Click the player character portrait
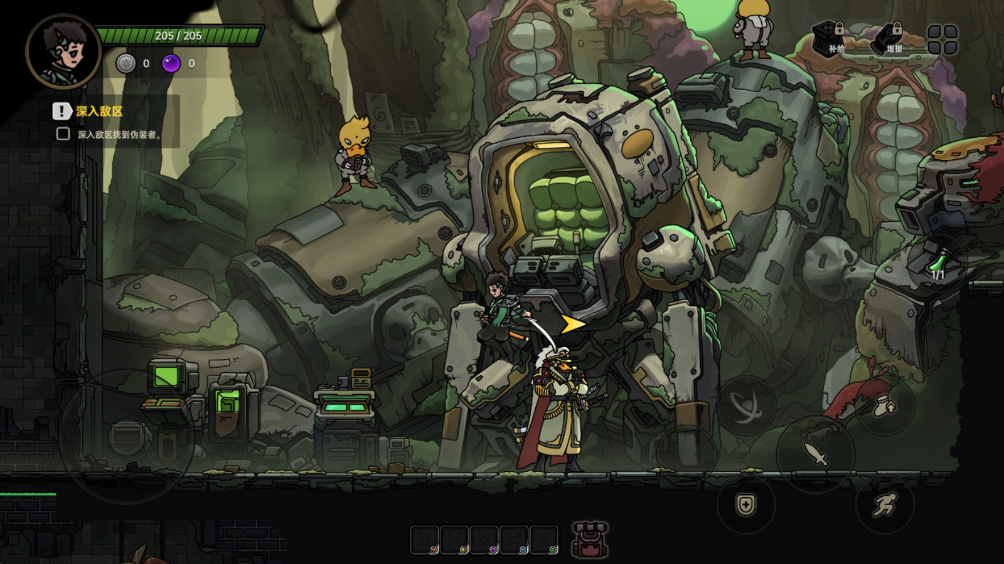 (x=63, y=52)
